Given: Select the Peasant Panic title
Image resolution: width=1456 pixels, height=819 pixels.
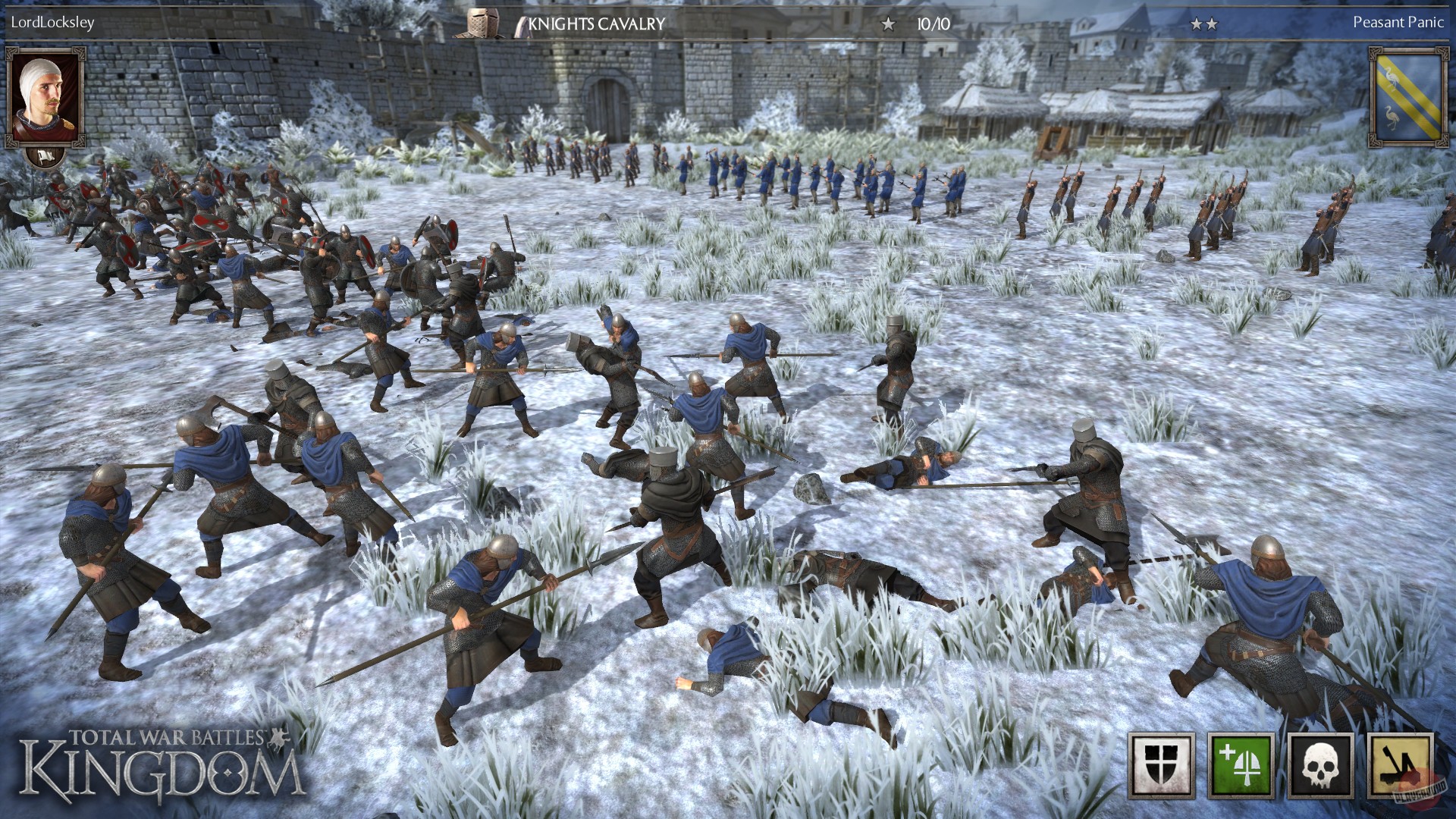Looking at the screenshot, I should (x=1398, y=22).
